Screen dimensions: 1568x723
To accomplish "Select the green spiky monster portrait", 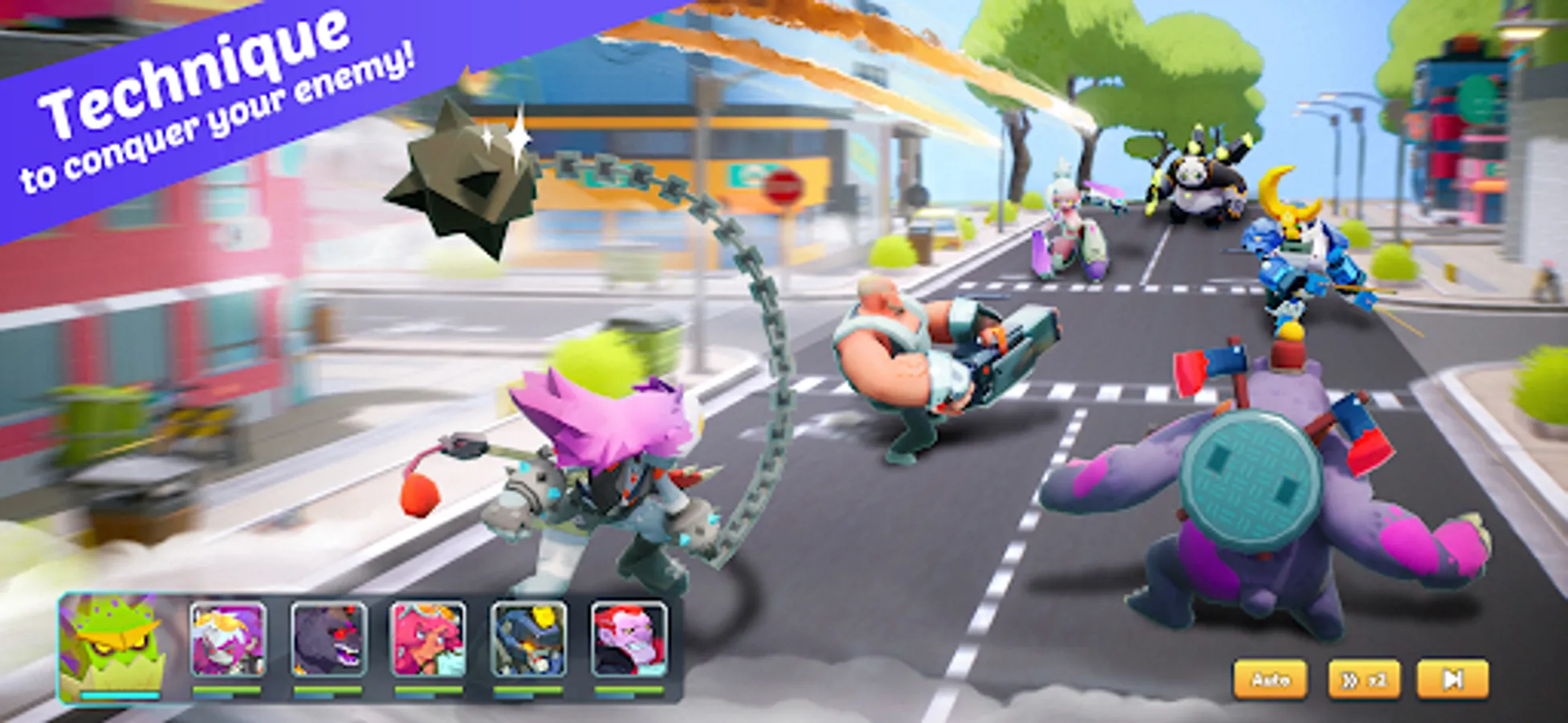I will click(x=110, y=644).
